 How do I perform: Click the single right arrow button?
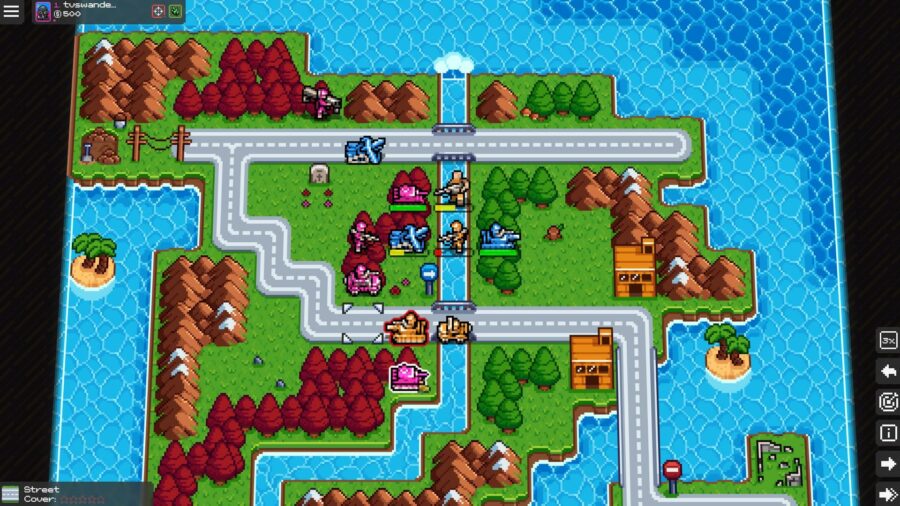(x=887, y=464)
